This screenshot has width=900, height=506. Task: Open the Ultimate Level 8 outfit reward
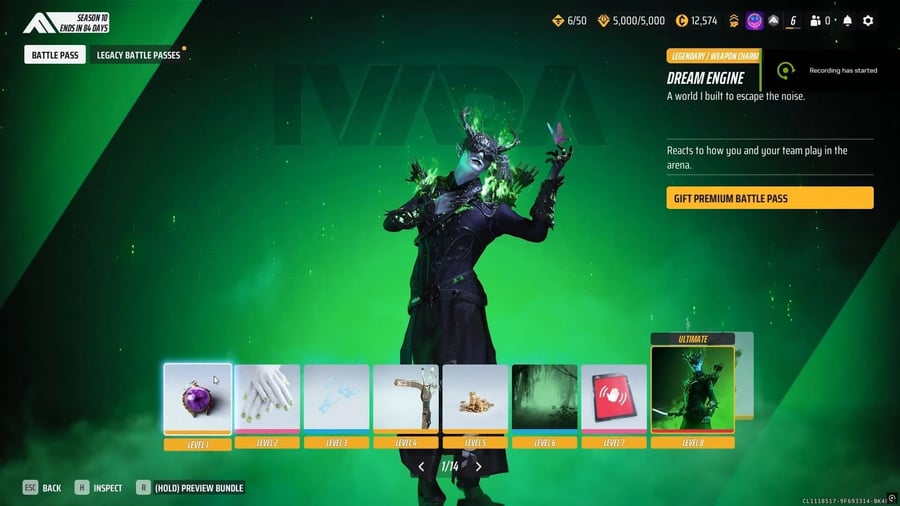[692, 390]
